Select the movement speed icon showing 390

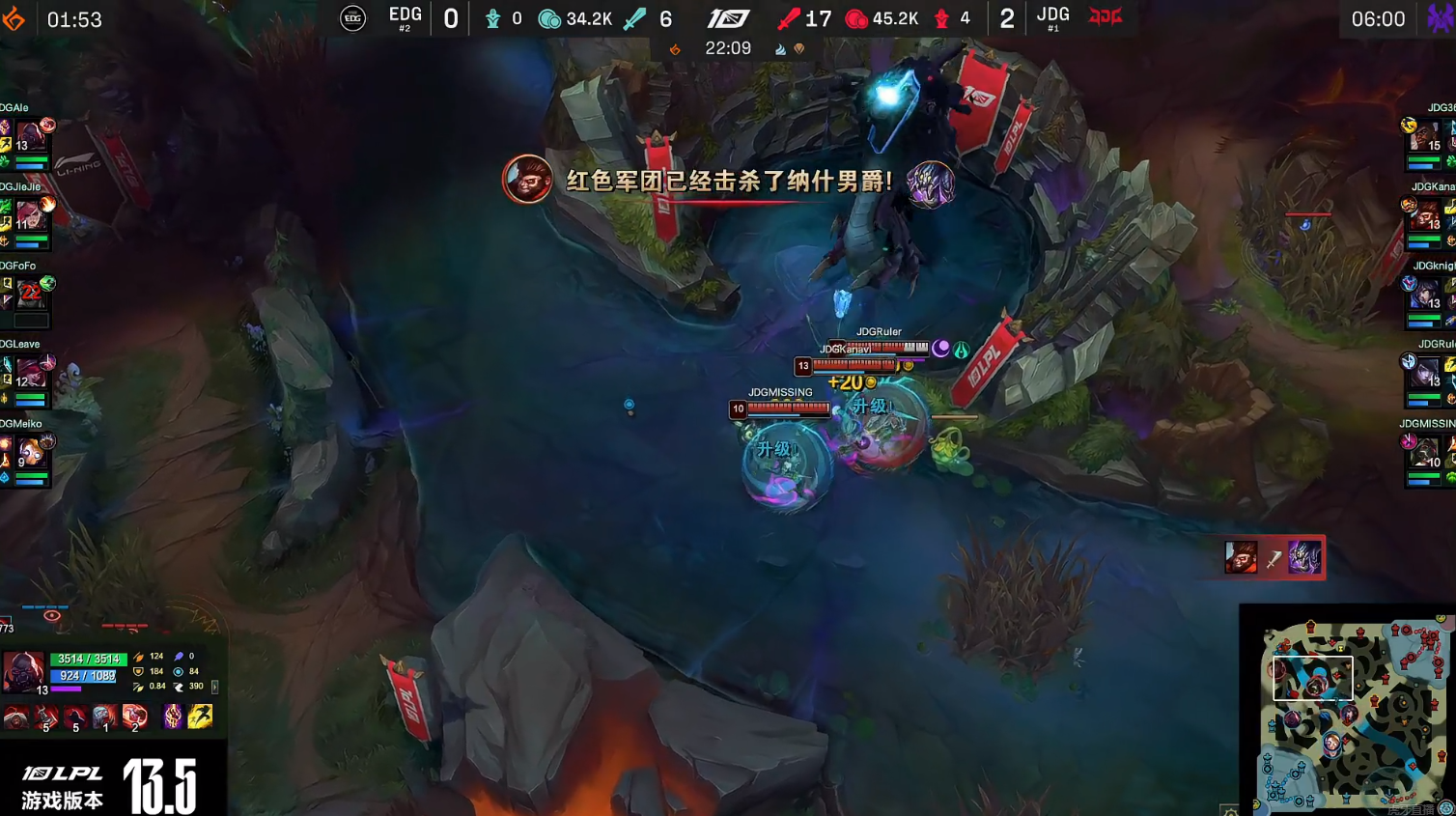(179, 687)
